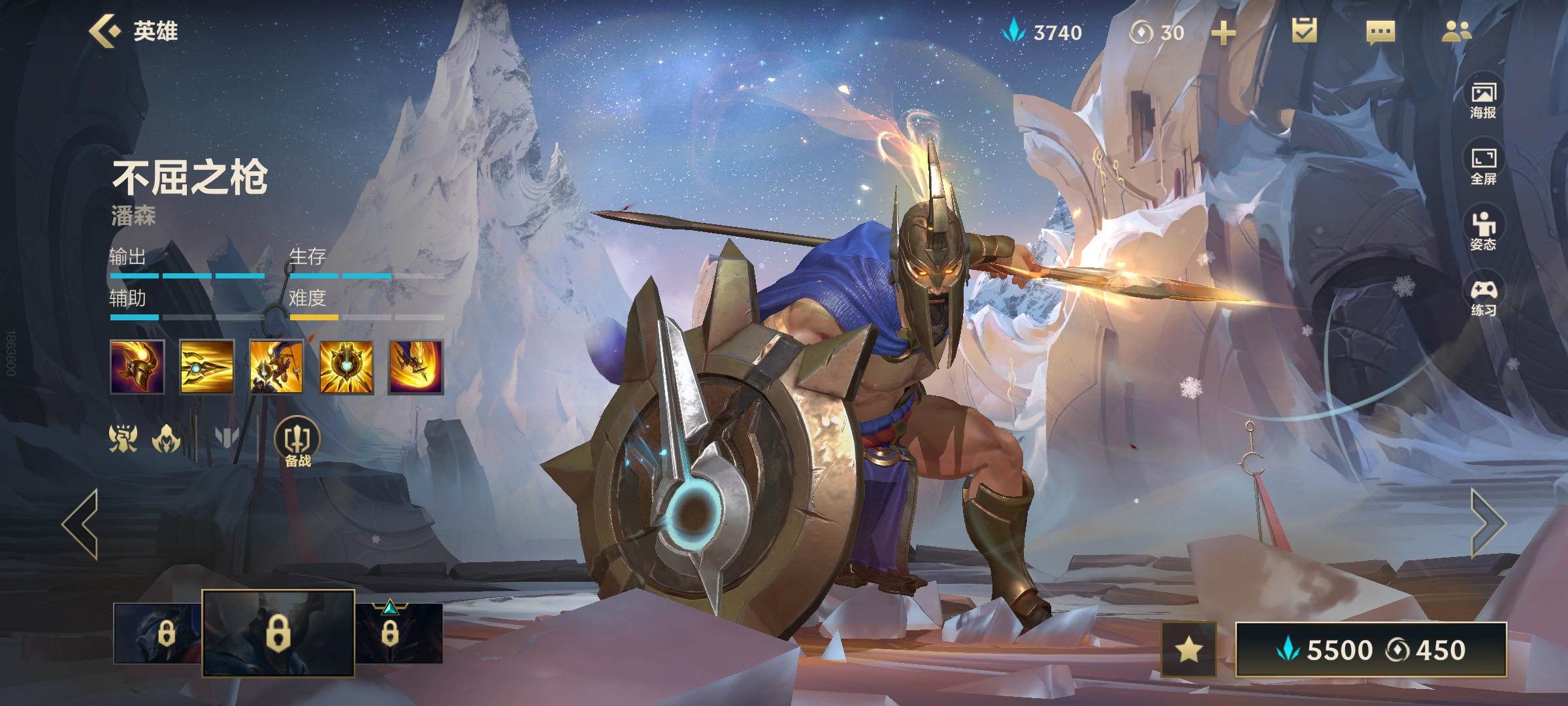Select the falling comet ultimate ability icon
This screenshot has width=1568, height=706.
tap(416, 367)
